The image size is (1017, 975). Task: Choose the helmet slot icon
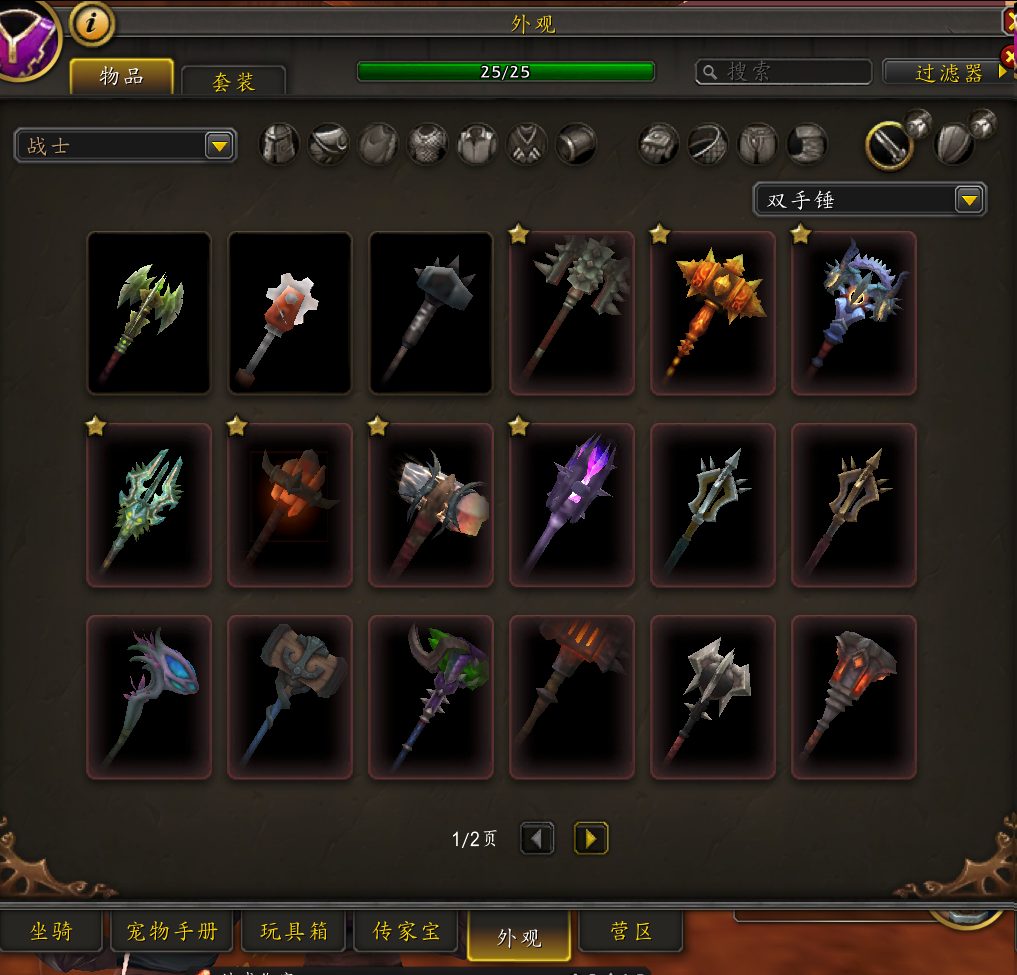click(280, 144)
